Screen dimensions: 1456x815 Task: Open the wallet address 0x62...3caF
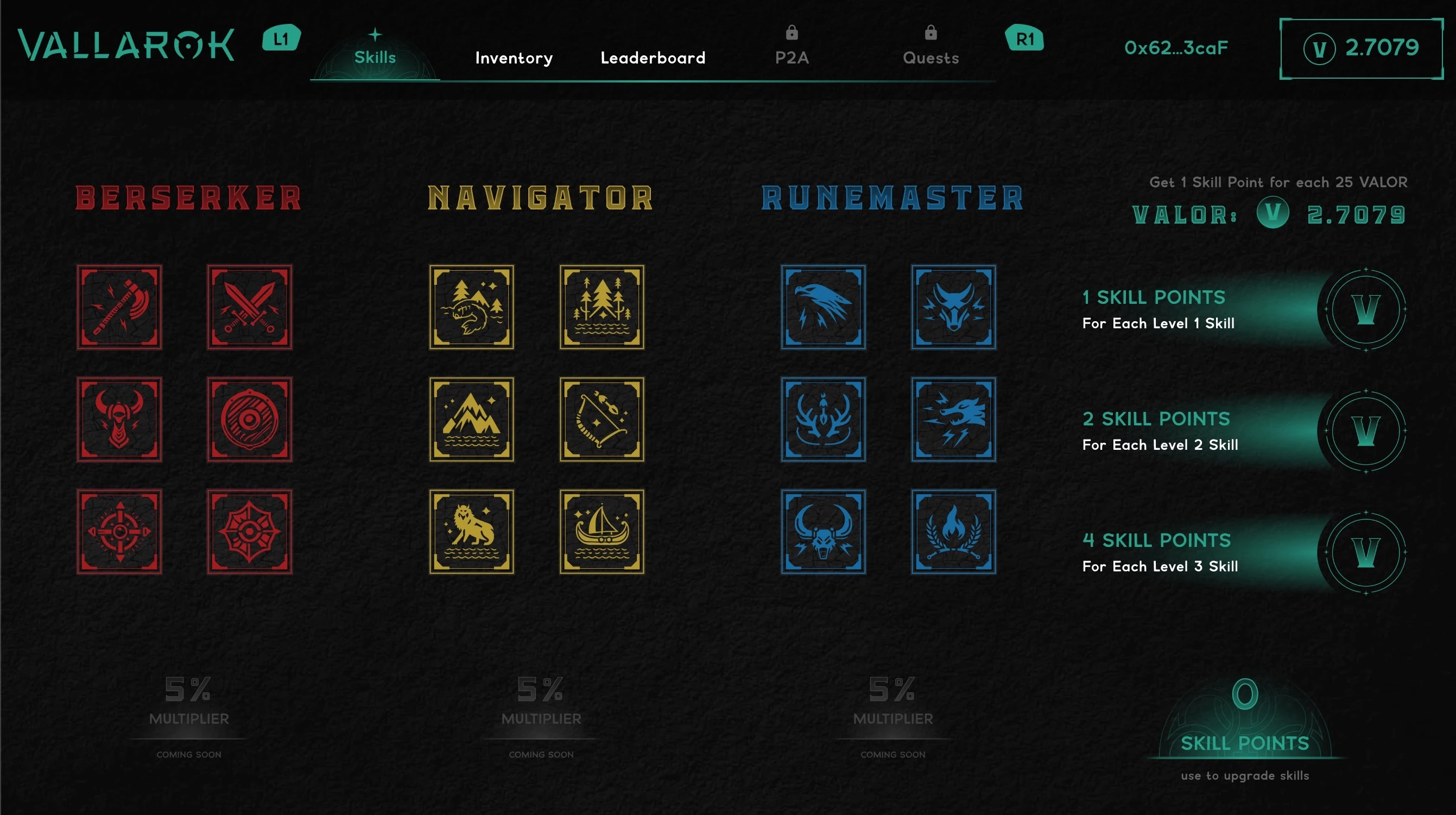pos(1176,48)
